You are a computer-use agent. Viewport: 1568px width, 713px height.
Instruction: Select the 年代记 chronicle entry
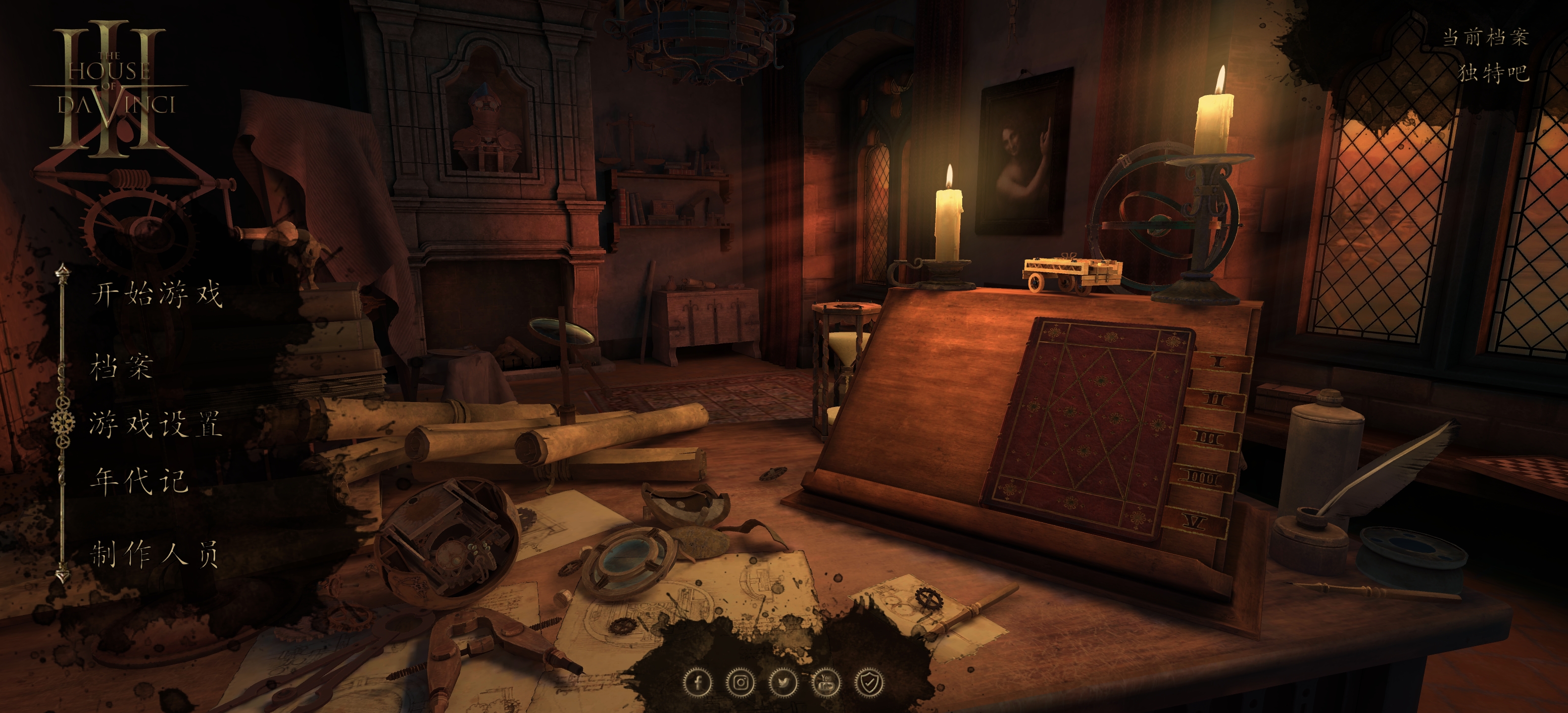139,481
